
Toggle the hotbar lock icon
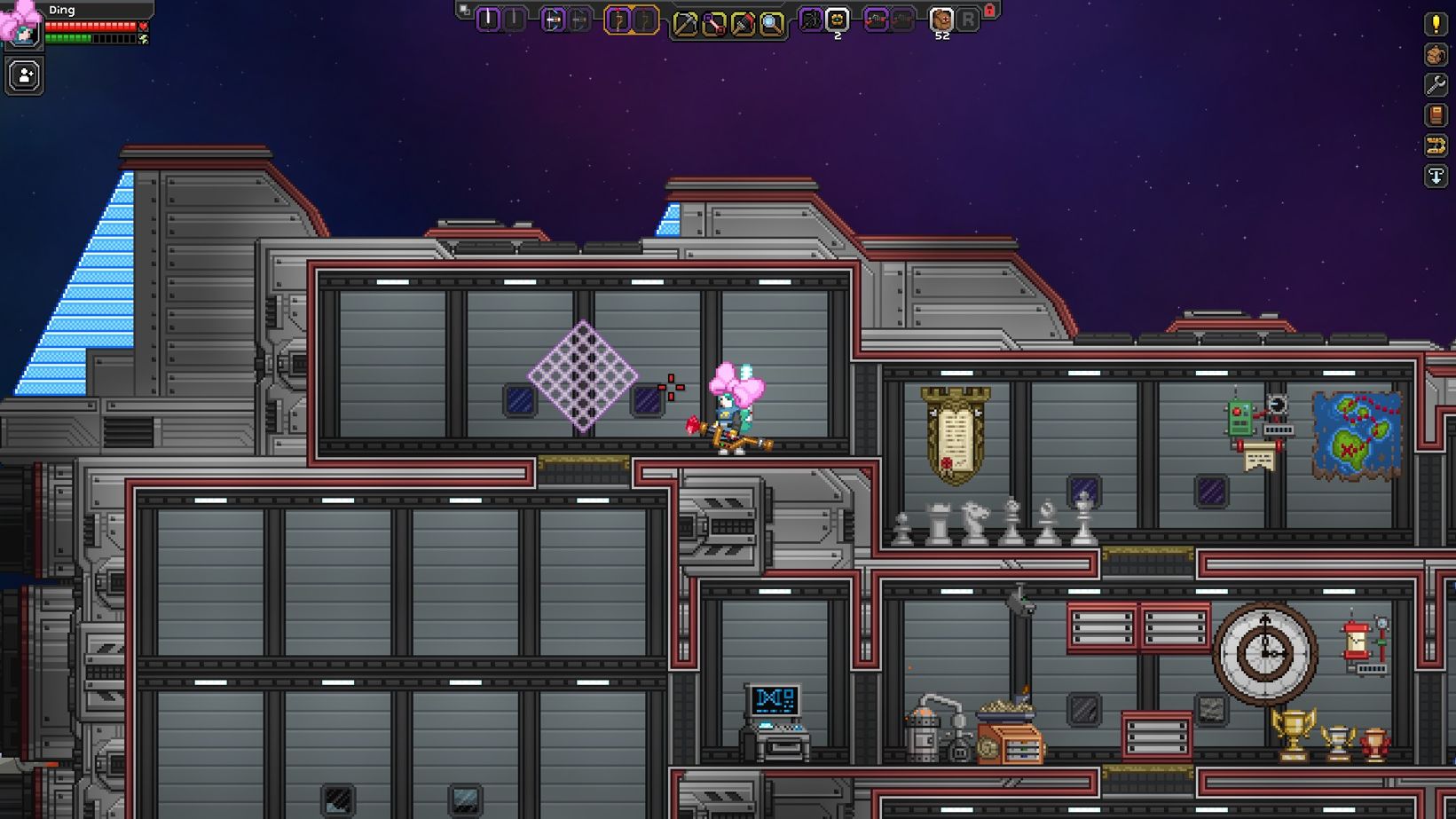(988, 12)
